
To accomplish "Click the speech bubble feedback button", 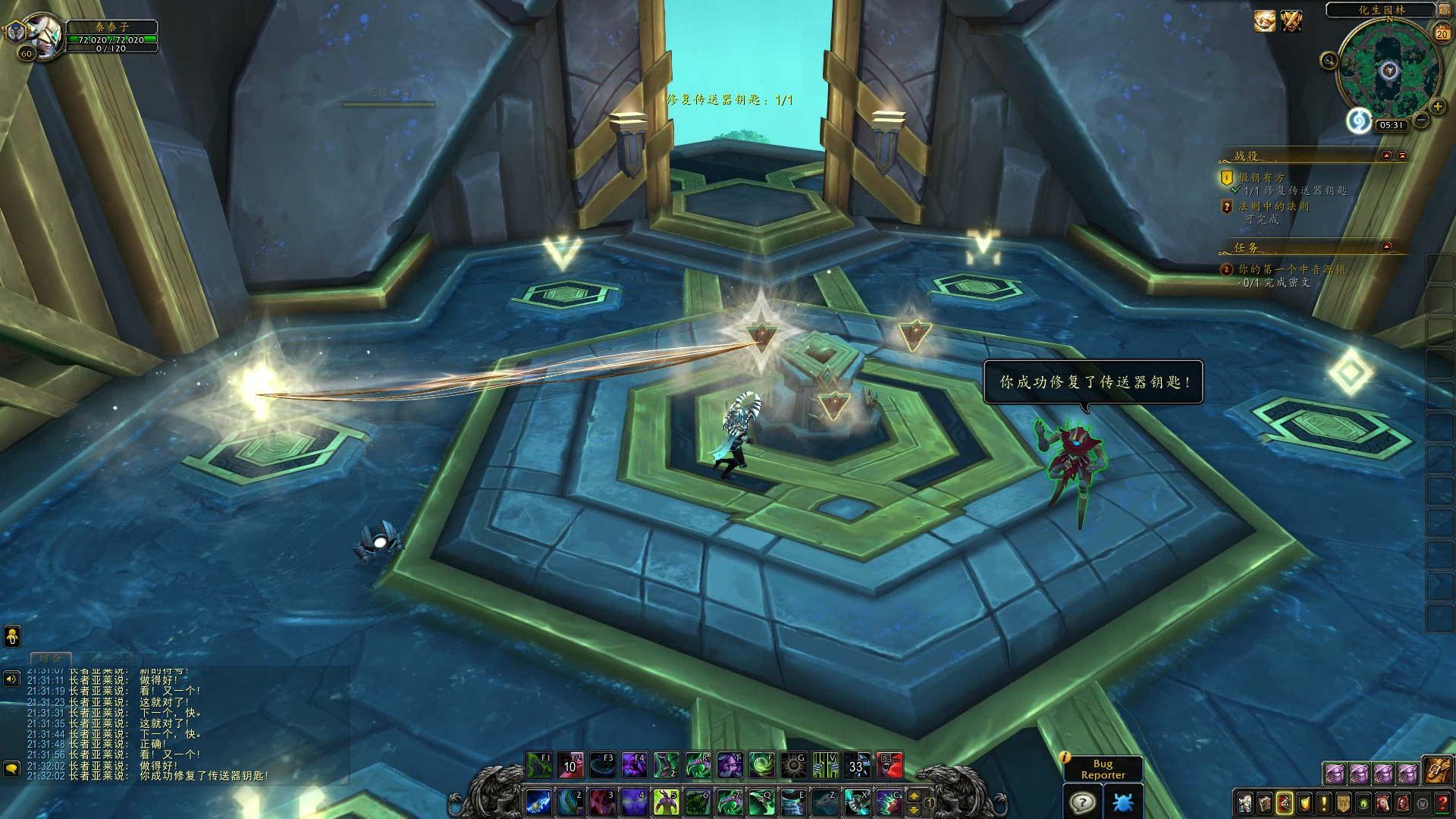I will pos(1082,802).
